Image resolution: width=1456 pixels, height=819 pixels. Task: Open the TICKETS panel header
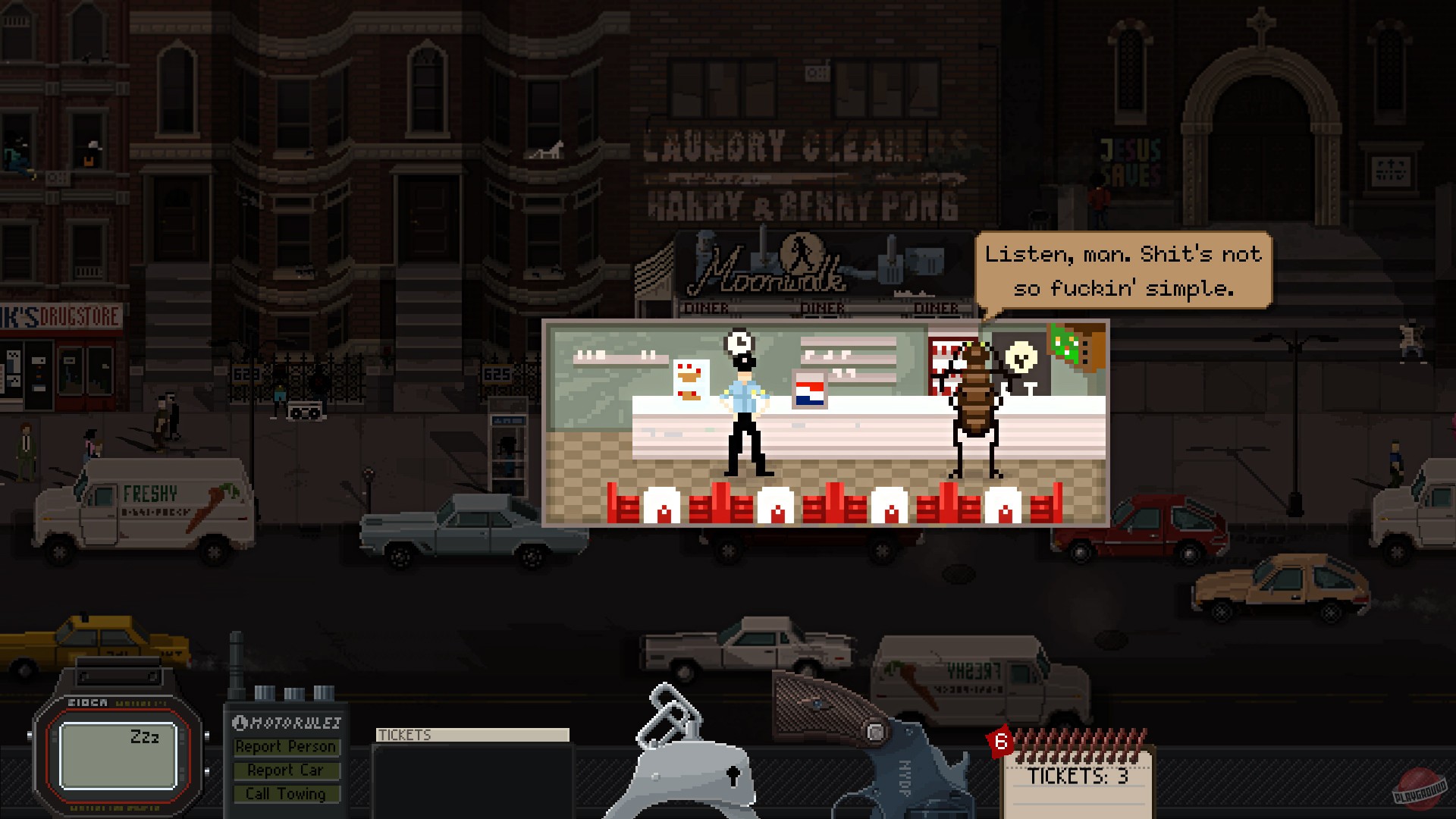coord(472,734)
